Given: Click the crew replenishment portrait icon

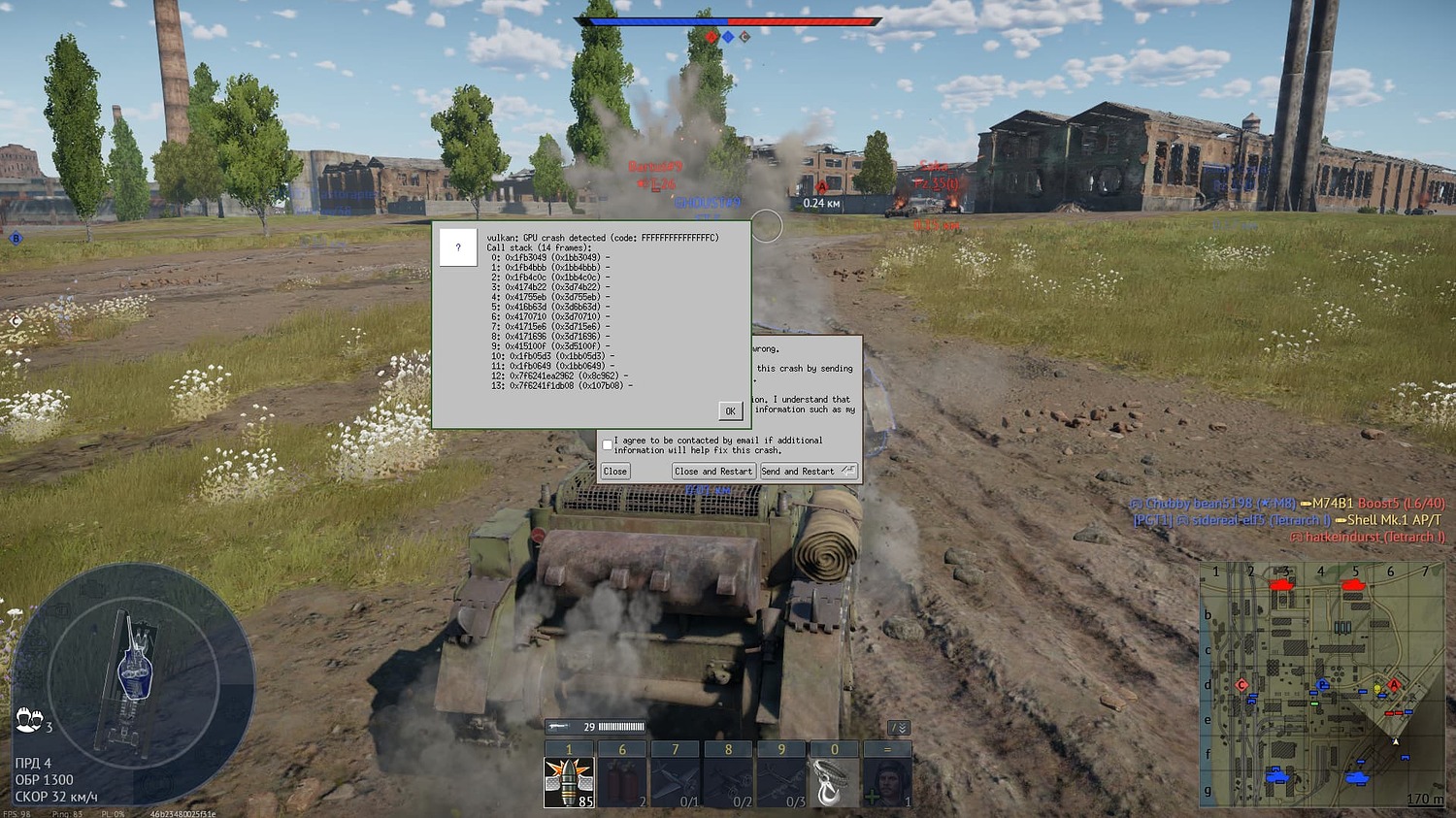Looking at the screenshot, I should pyautogui.click(x=888, y=781).
